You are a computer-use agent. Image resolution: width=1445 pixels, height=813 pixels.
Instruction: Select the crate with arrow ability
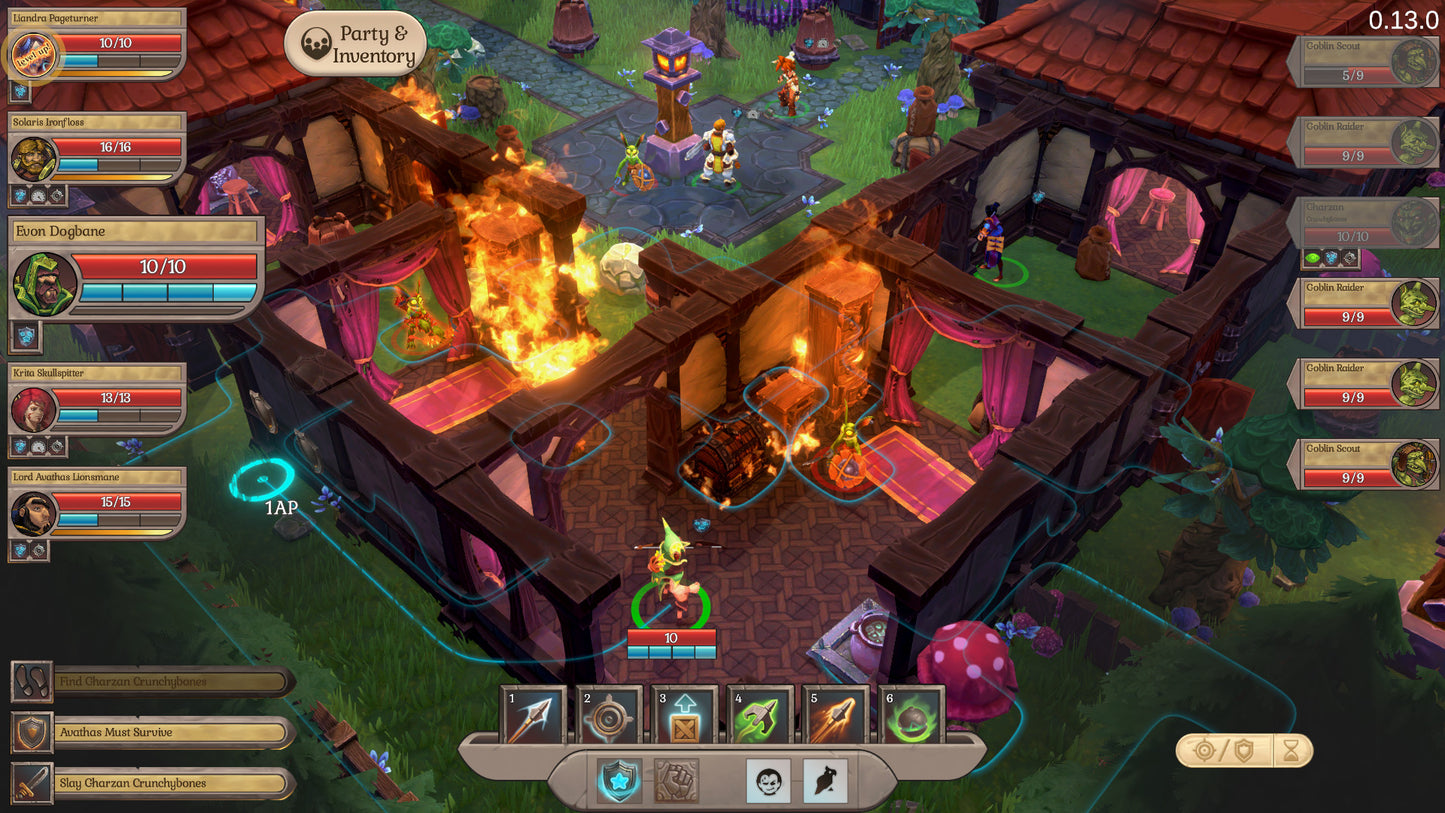[685, 716]
